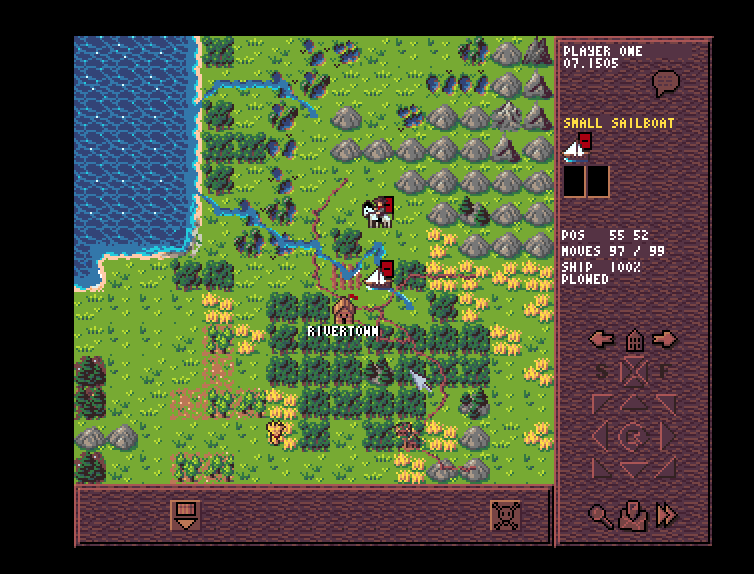Screen dimensions: 754x574
Task: Click the F order button
Action: 663,372
